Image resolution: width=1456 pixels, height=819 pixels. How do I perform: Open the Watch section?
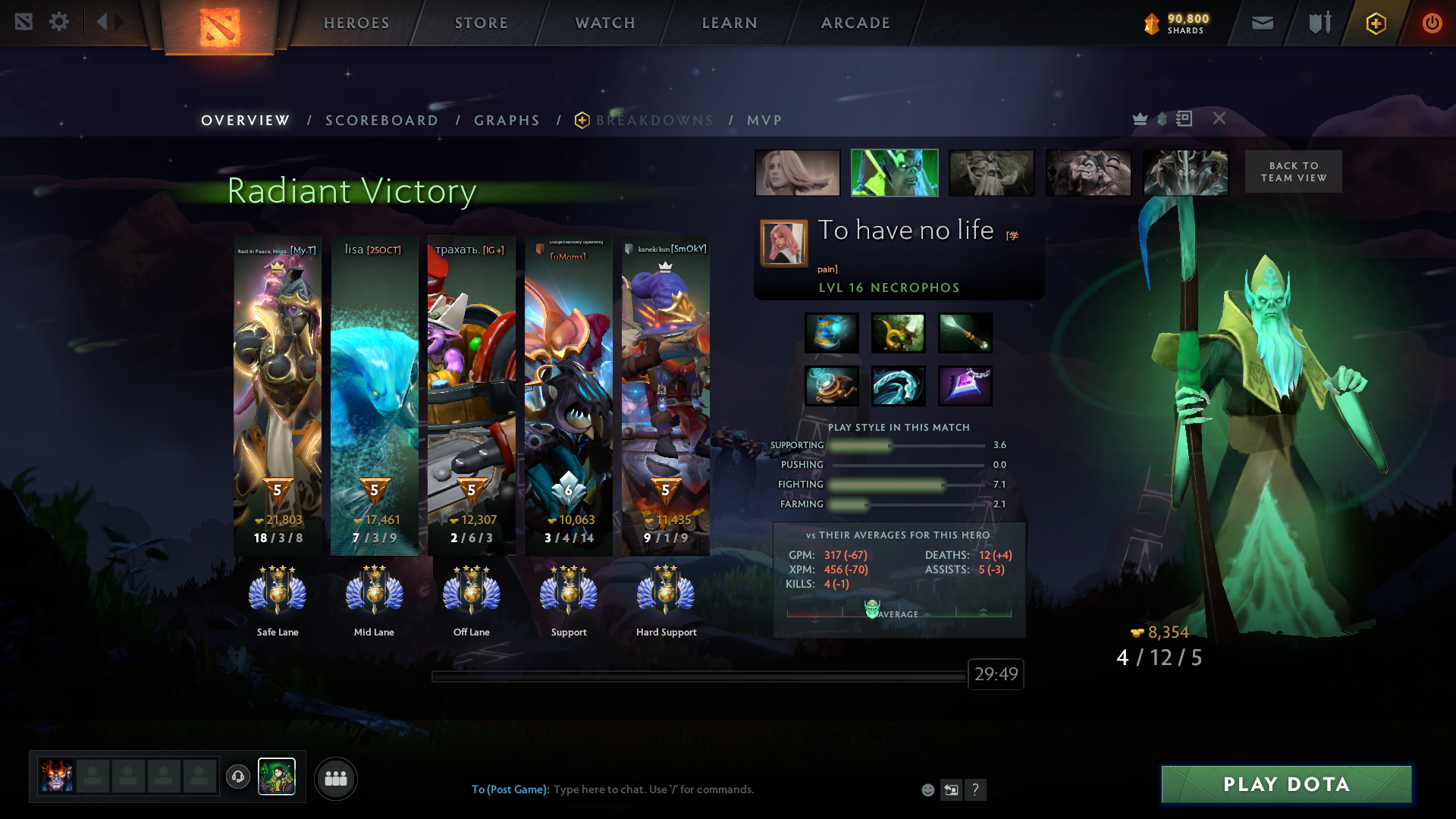click(x=605, y=23)
